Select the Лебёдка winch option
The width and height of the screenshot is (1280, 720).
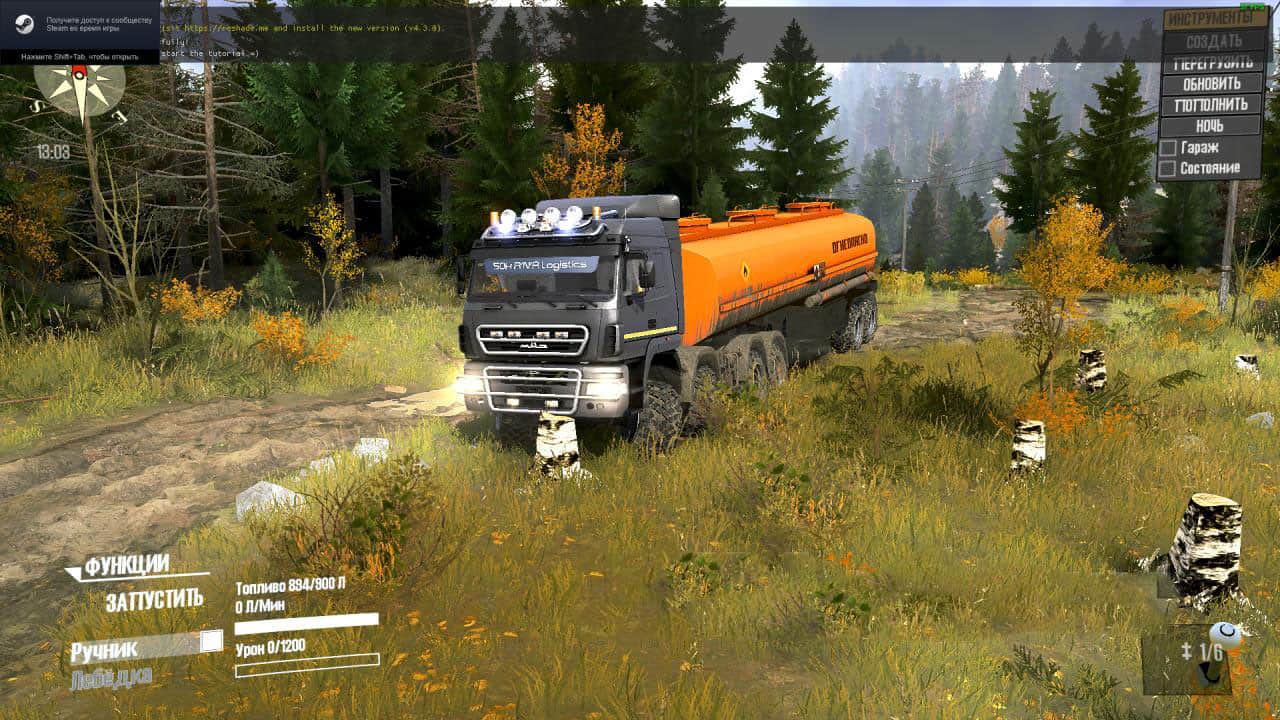(x=111, y=677)
